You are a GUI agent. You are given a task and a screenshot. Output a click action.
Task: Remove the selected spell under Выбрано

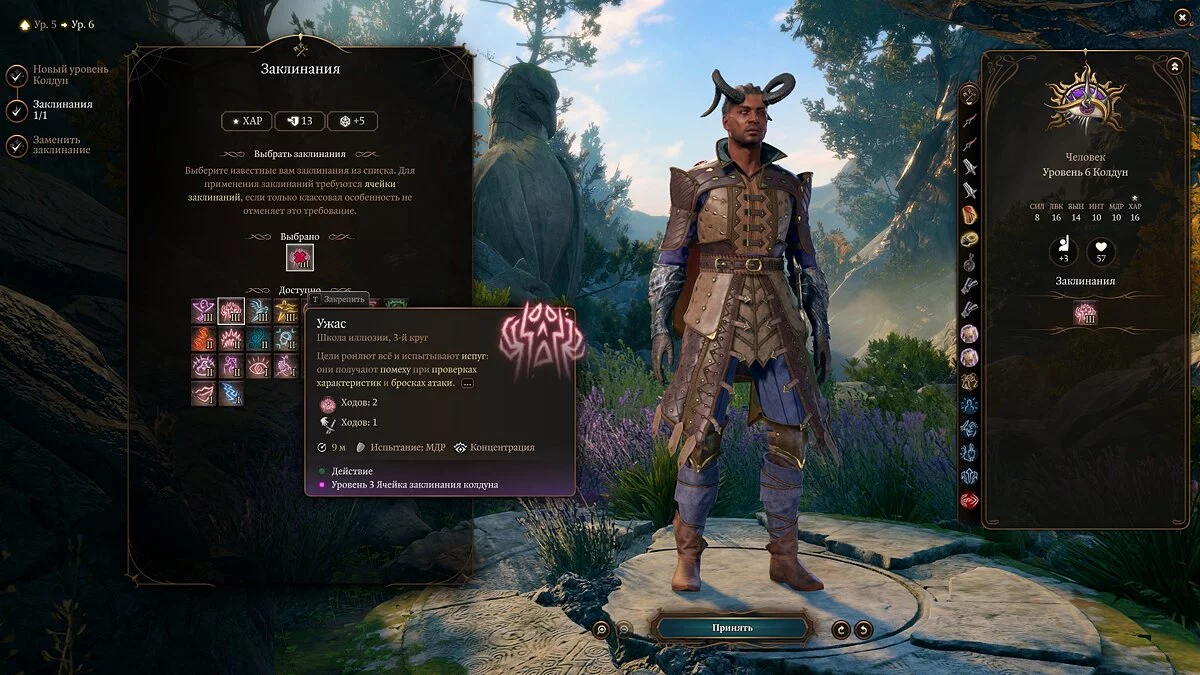(300, 258)
